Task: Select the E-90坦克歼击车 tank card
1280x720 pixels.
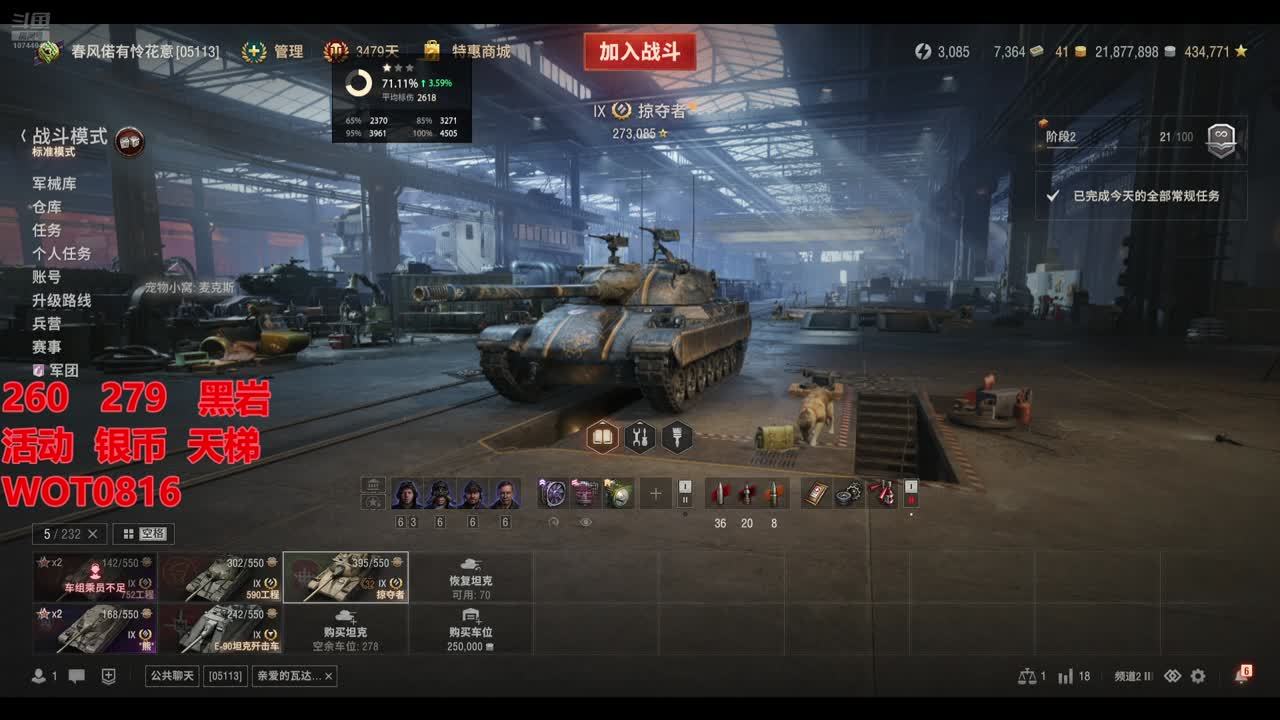Action: (x=220, y=629)
